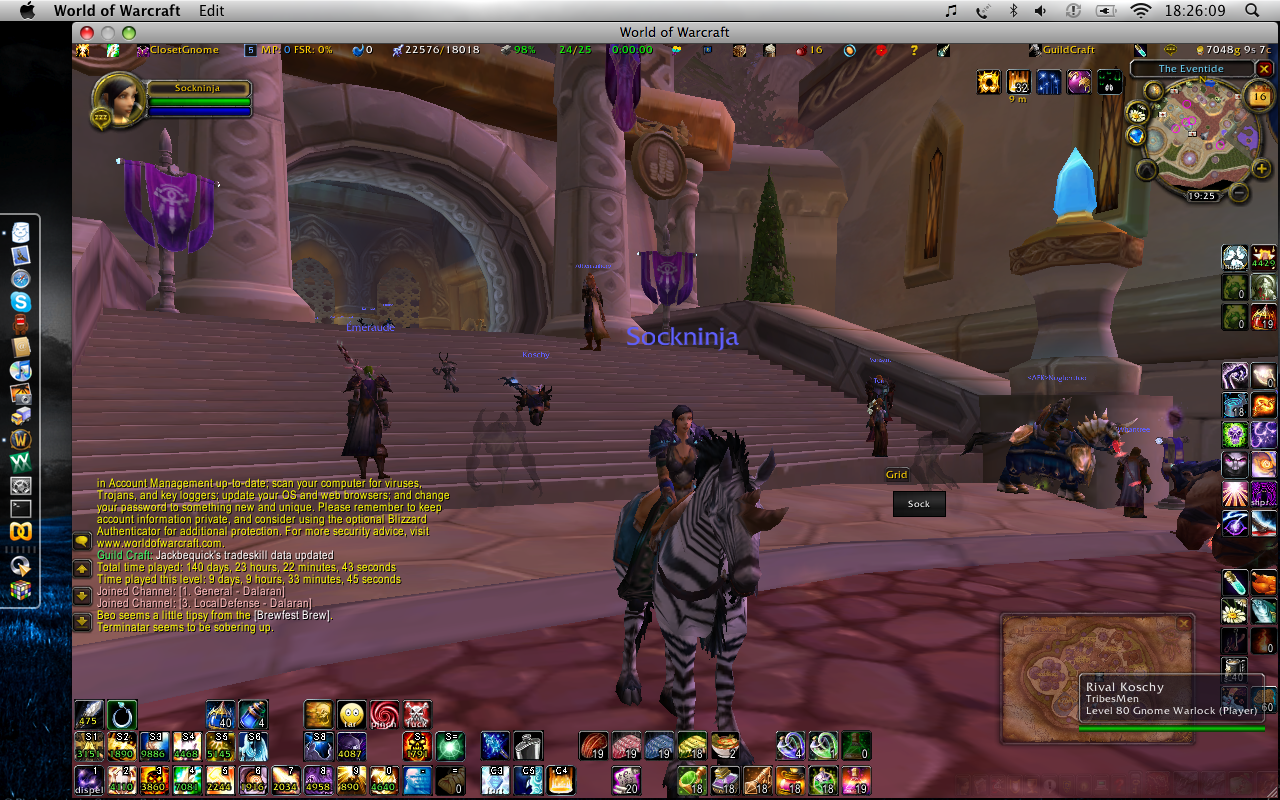Zoom in the minimap with the plus button

tap(1261, 168)
